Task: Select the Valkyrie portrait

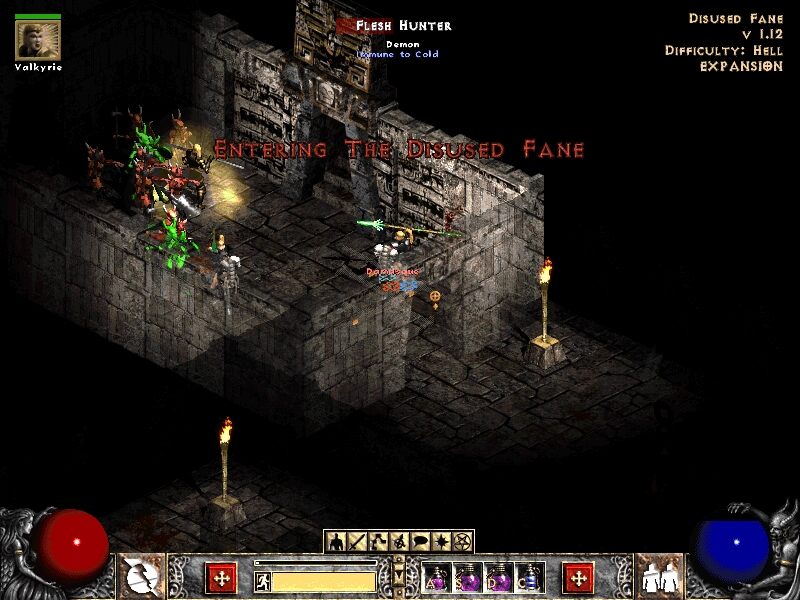Action: [38, 39]
